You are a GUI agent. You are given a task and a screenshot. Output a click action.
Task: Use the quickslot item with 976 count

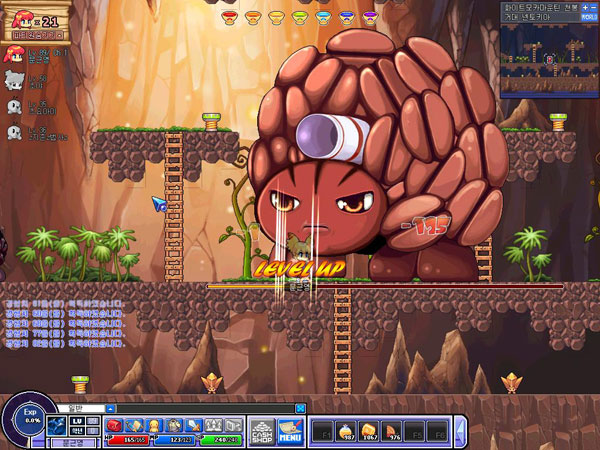(394, 430)
